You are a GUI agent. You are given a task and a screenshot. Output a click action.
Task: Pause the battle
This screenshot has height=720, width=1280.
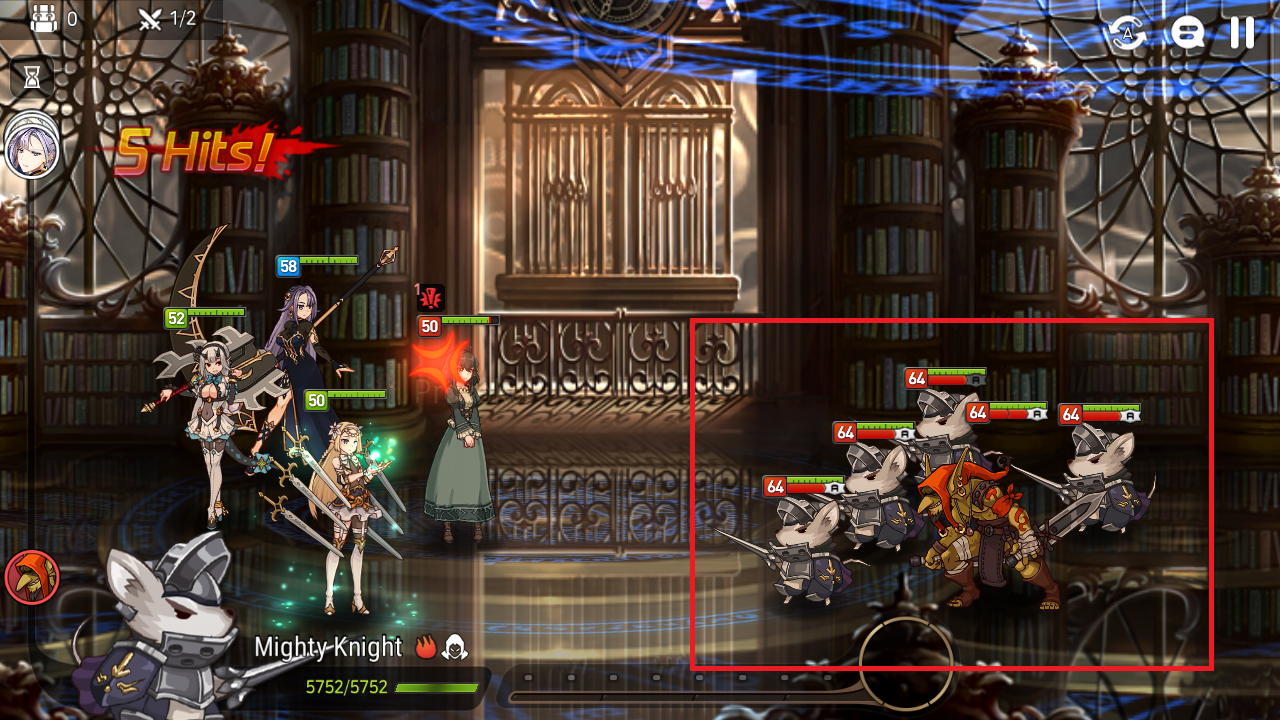pos(1241,34)
